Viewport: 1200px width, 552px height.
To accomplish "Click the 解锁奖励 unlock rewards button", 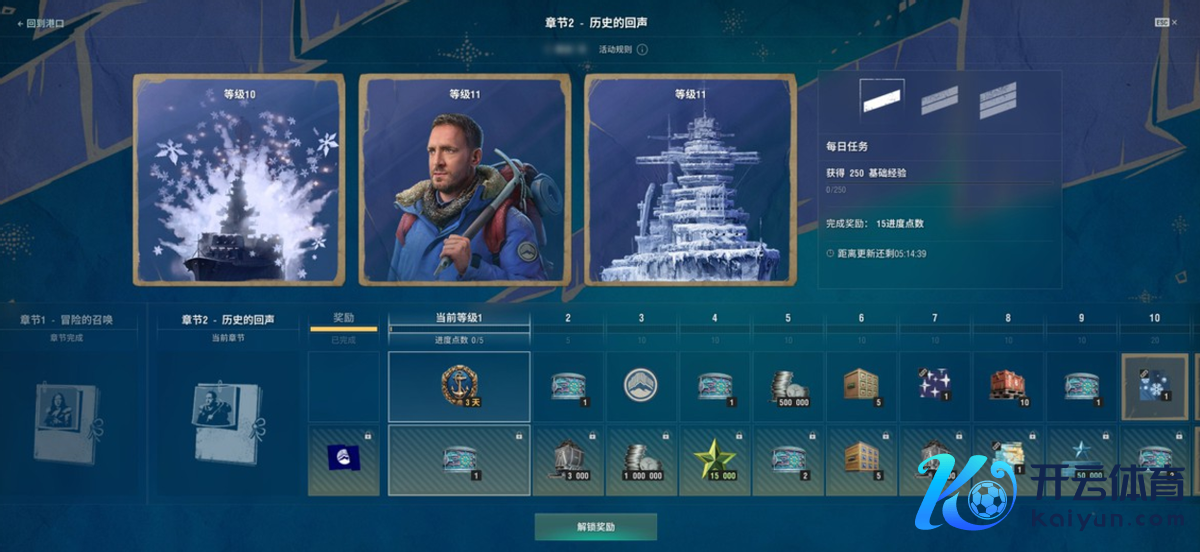I will pos(595,526).
